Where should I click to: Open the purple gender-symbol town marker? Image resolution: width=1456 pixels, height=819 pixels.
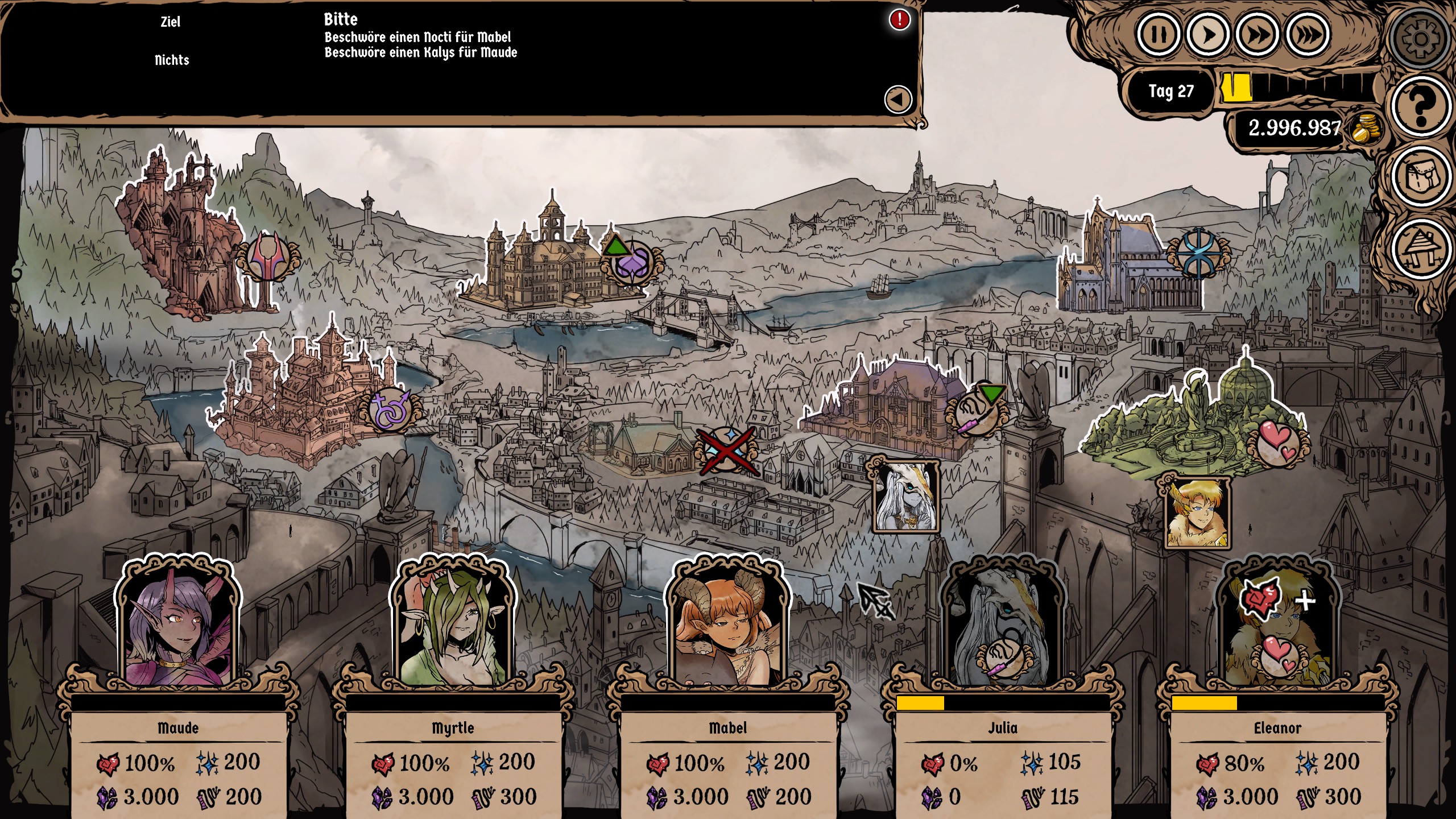coord(390,408)
